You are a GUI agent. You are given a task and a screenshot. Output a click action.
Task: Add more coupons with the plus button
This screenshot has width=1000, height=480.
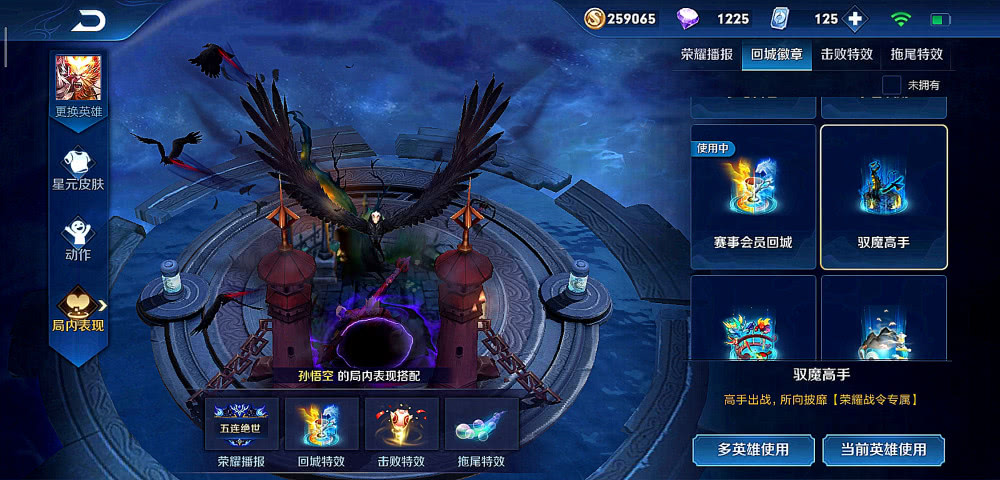click(x=854, y=19)
